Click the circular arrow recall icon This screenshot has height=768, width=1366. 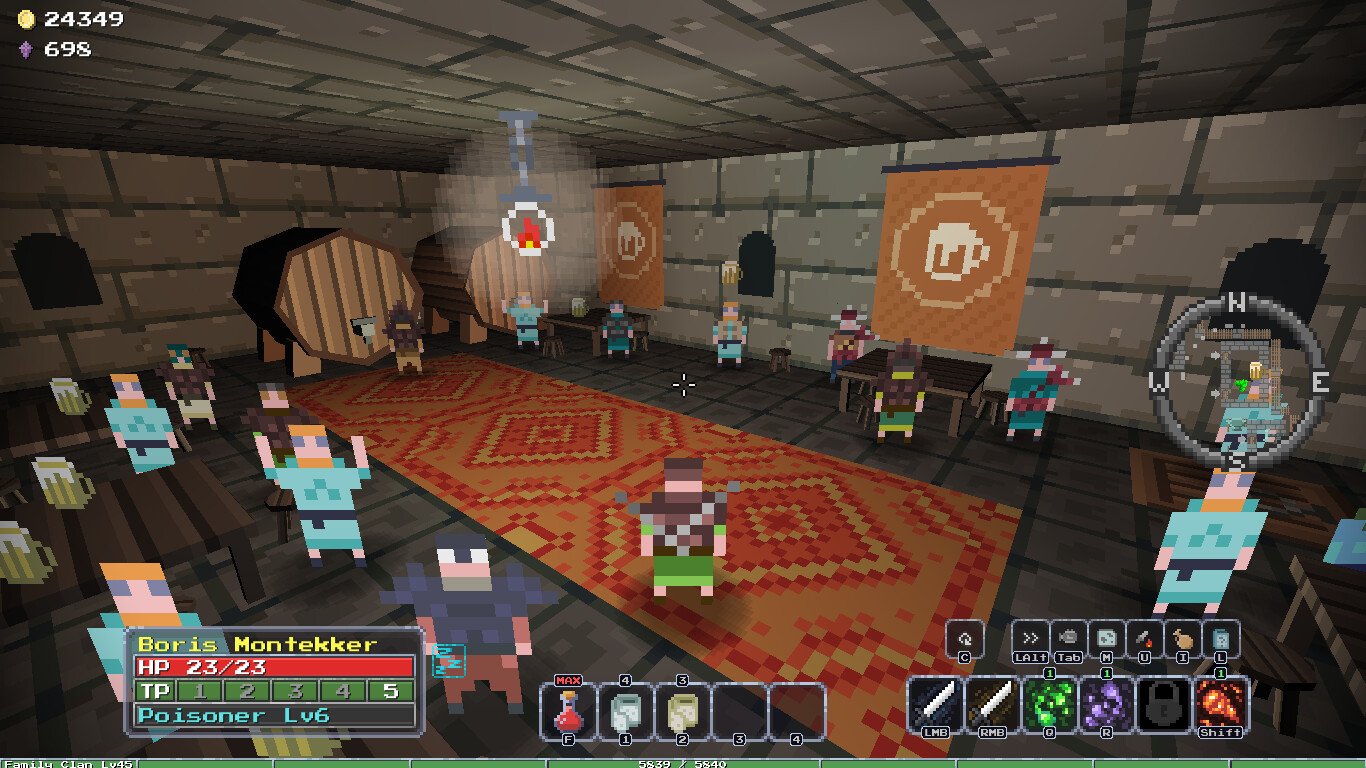point(965,638)
